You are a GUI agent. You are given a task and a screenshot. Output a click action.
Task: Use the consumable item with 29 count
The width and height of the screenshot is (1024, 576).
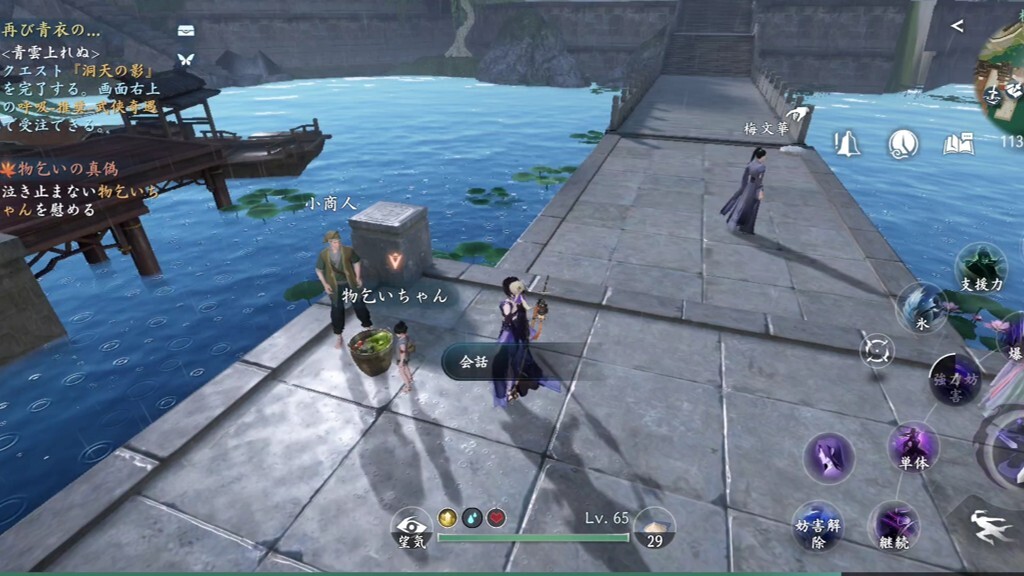point(654,527)
